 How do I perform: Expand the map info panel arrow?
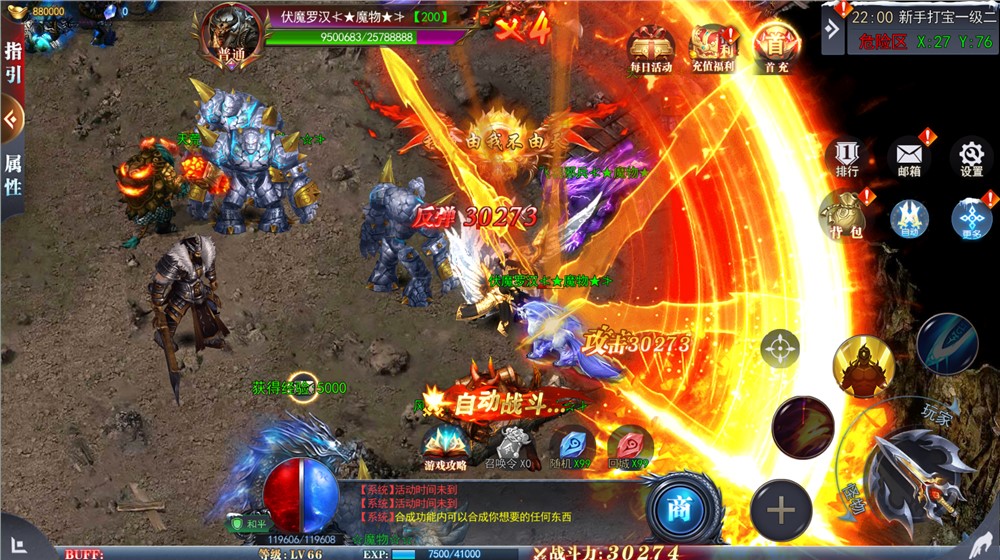[832, 28]
